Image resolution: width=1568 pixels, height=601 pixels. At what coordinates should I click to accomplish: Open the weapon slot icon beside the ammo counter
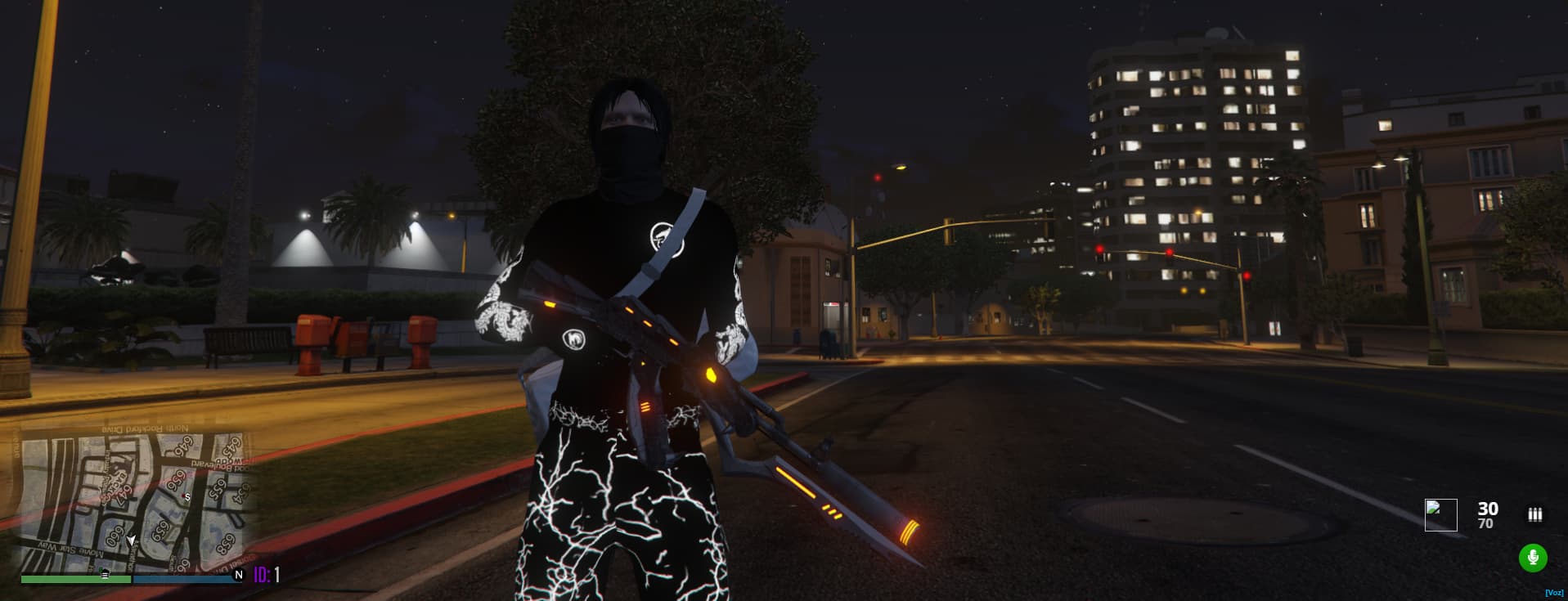[x=1441, y=514]
